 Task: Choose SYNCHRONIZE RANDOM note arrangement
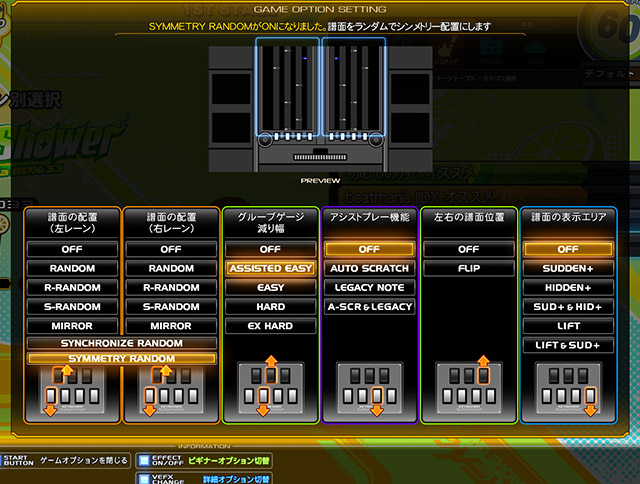[120, 343]
